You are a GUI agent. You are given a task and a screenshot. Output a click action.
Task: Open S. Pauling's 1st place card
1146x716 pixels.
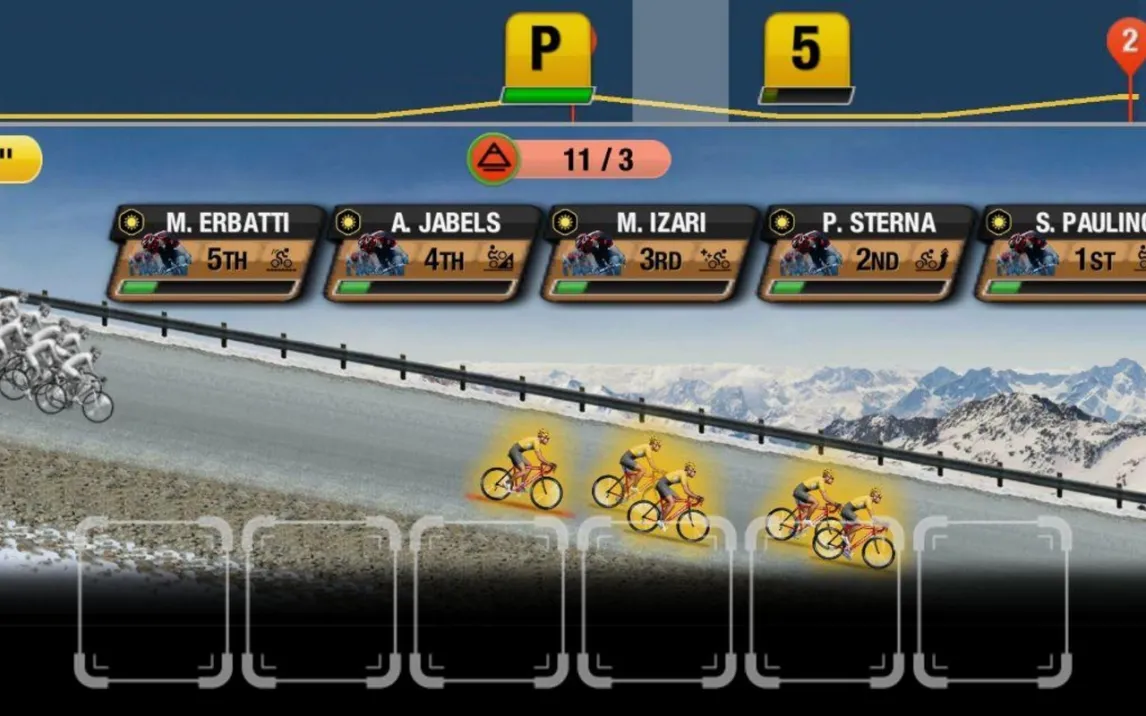coord(1064,254)
